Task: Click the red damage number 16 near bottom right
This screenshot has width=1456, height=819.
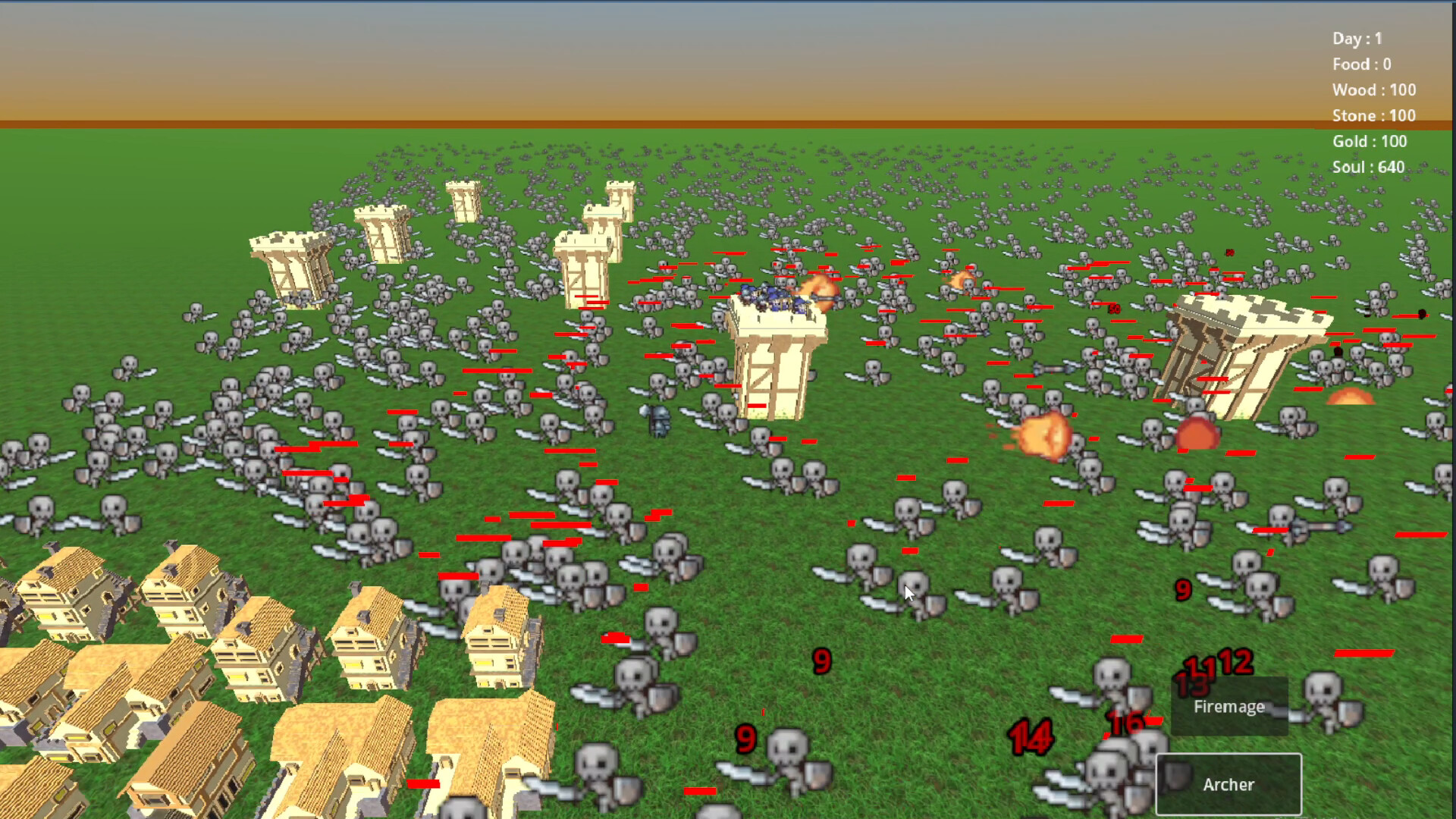Action: (1125, 722)
